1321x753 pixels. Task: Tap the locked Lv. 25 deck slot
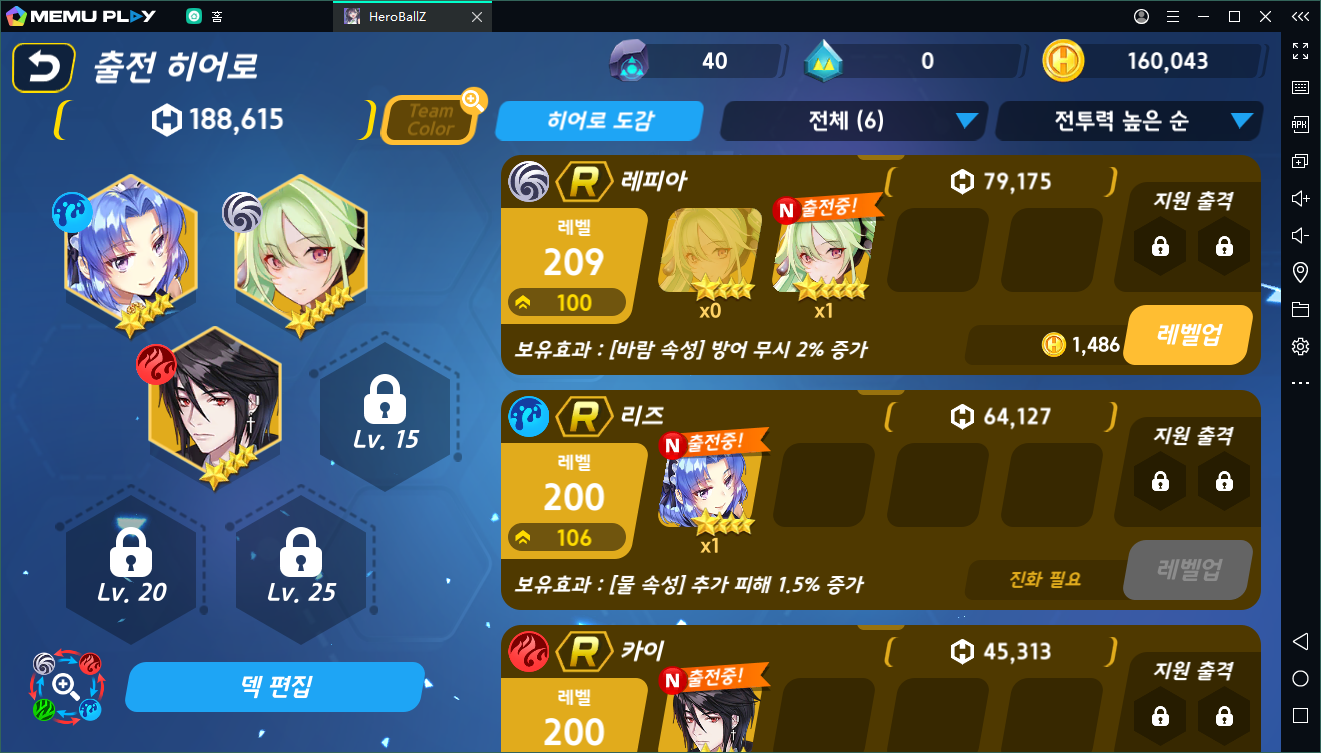pyautogui.click(x=301, y=565)
